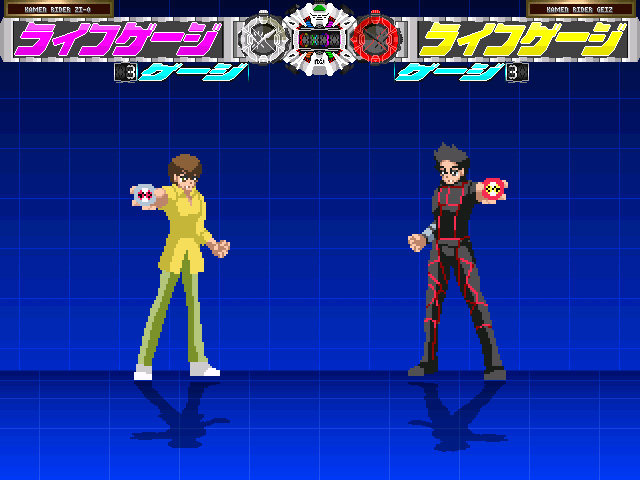
Task: Click the silver Zi-O Ridewatch icon
Action: pos(260,39)
